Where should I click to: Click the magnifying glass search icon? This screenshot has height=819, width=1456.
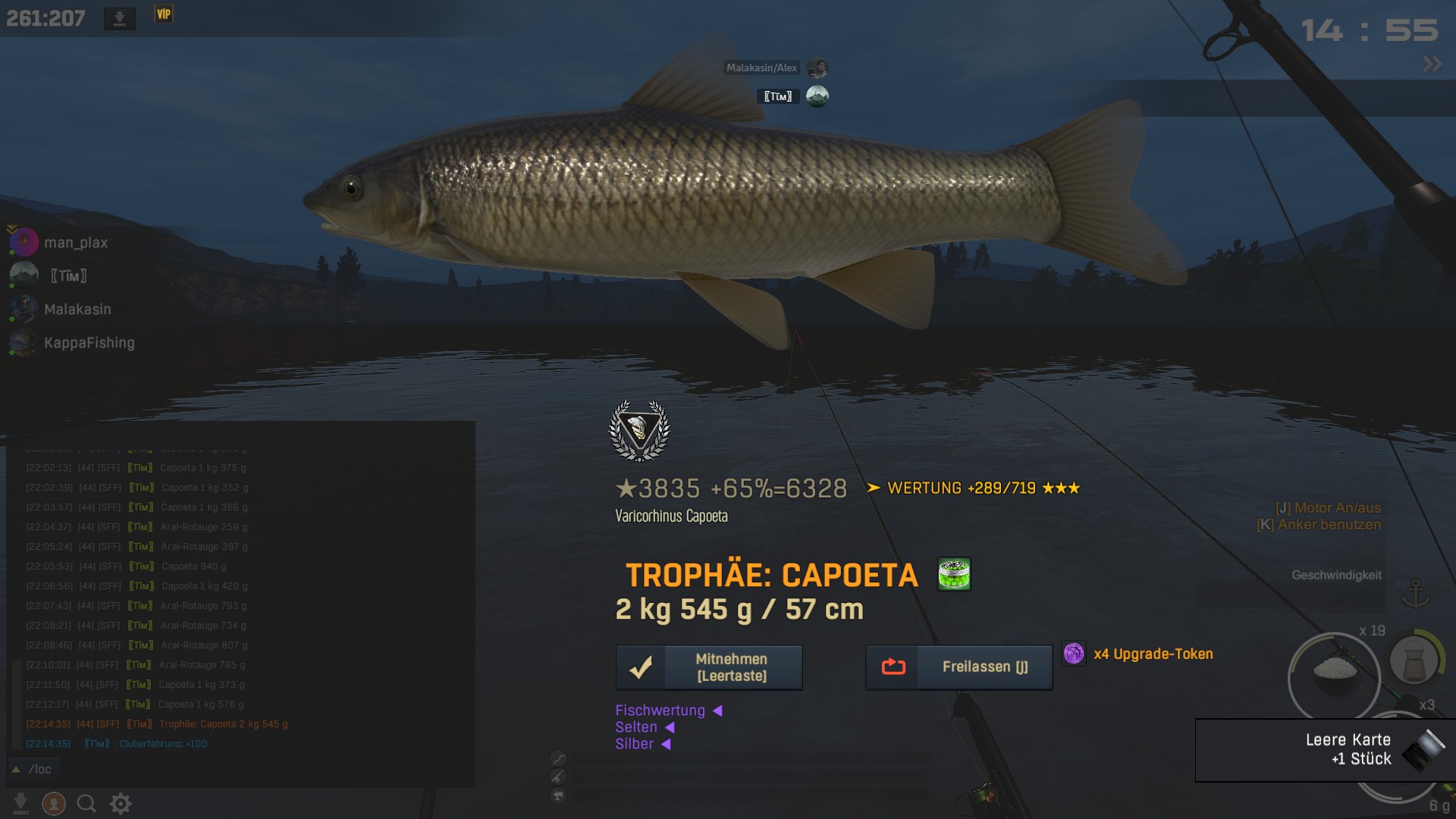coord(86,803)
